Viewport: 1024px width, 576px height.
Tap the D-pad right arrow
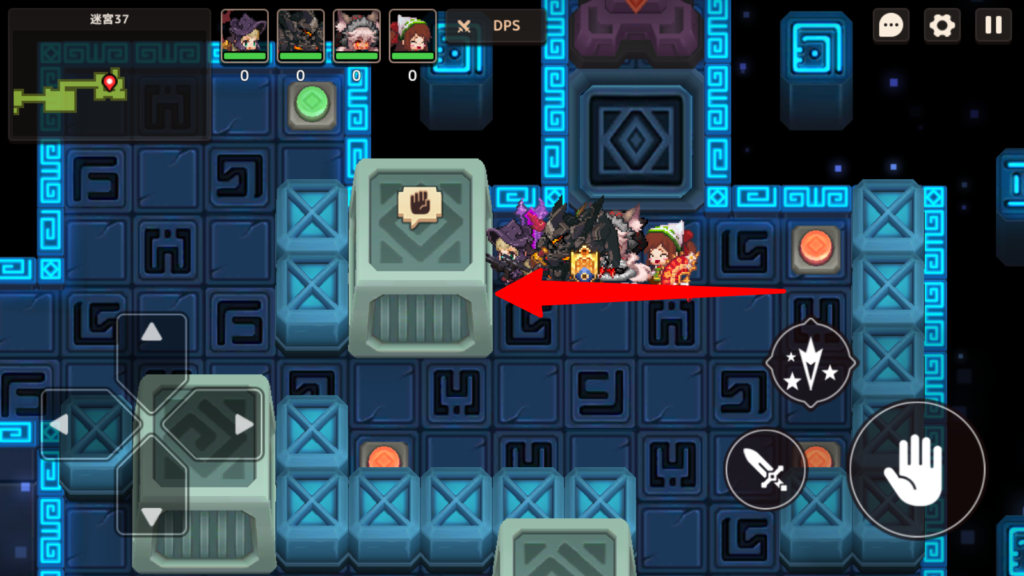pos(243,424)
